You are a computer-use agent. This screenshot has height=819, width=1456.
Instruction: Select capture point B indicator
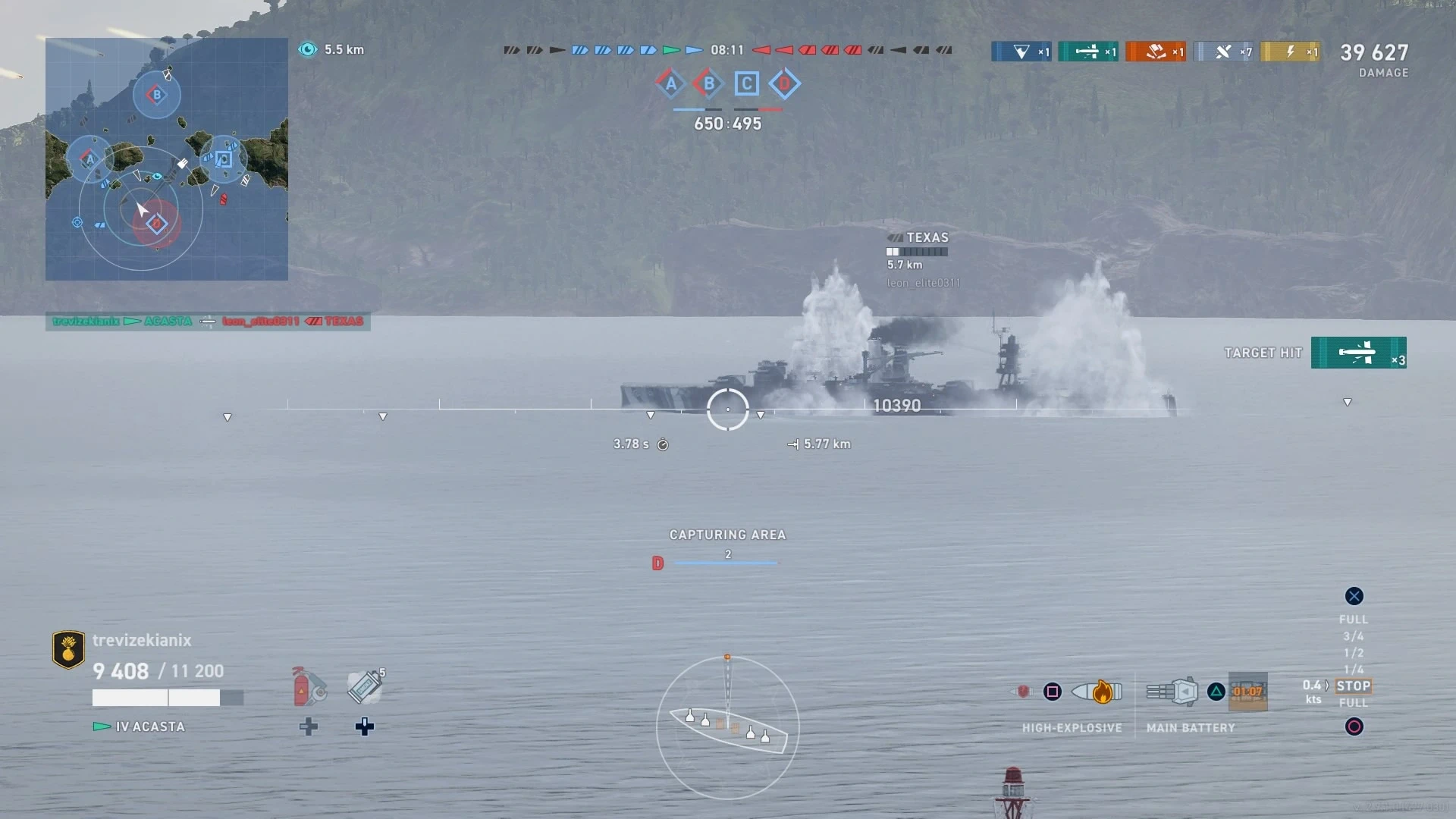point(708,83)
